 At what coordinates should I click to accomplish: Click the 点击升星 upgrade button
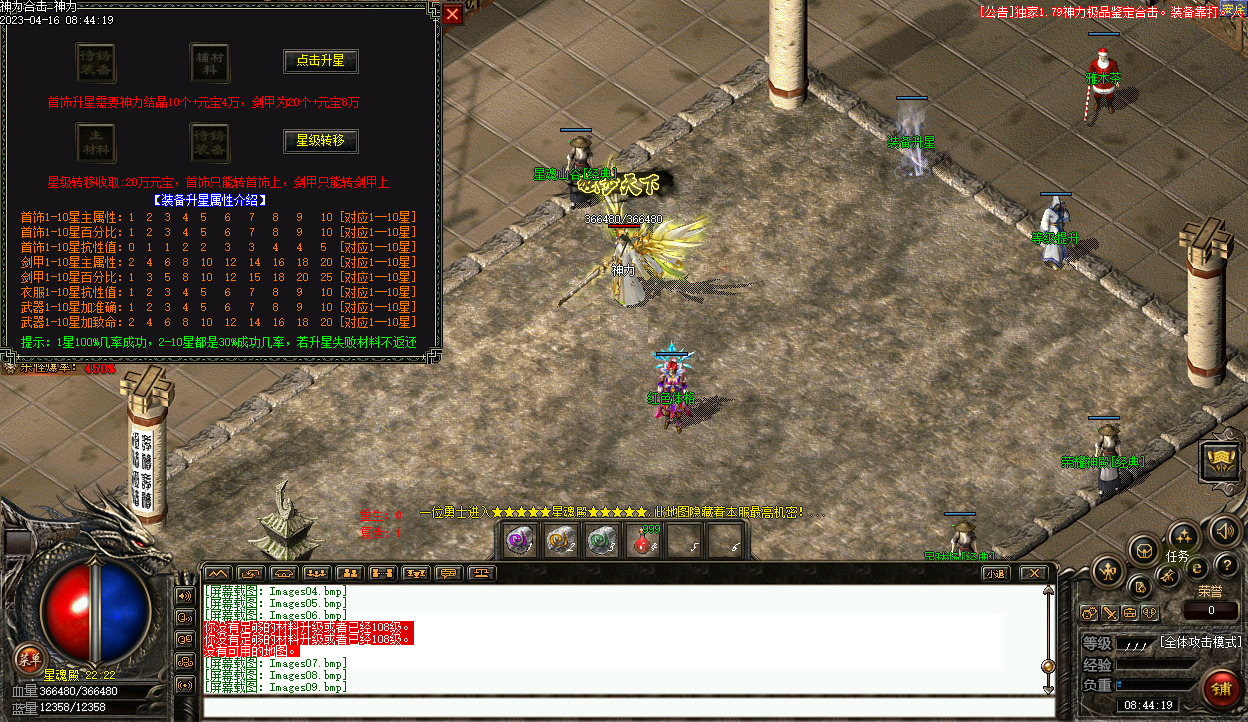pyautogui.click(x=320, y=61)
